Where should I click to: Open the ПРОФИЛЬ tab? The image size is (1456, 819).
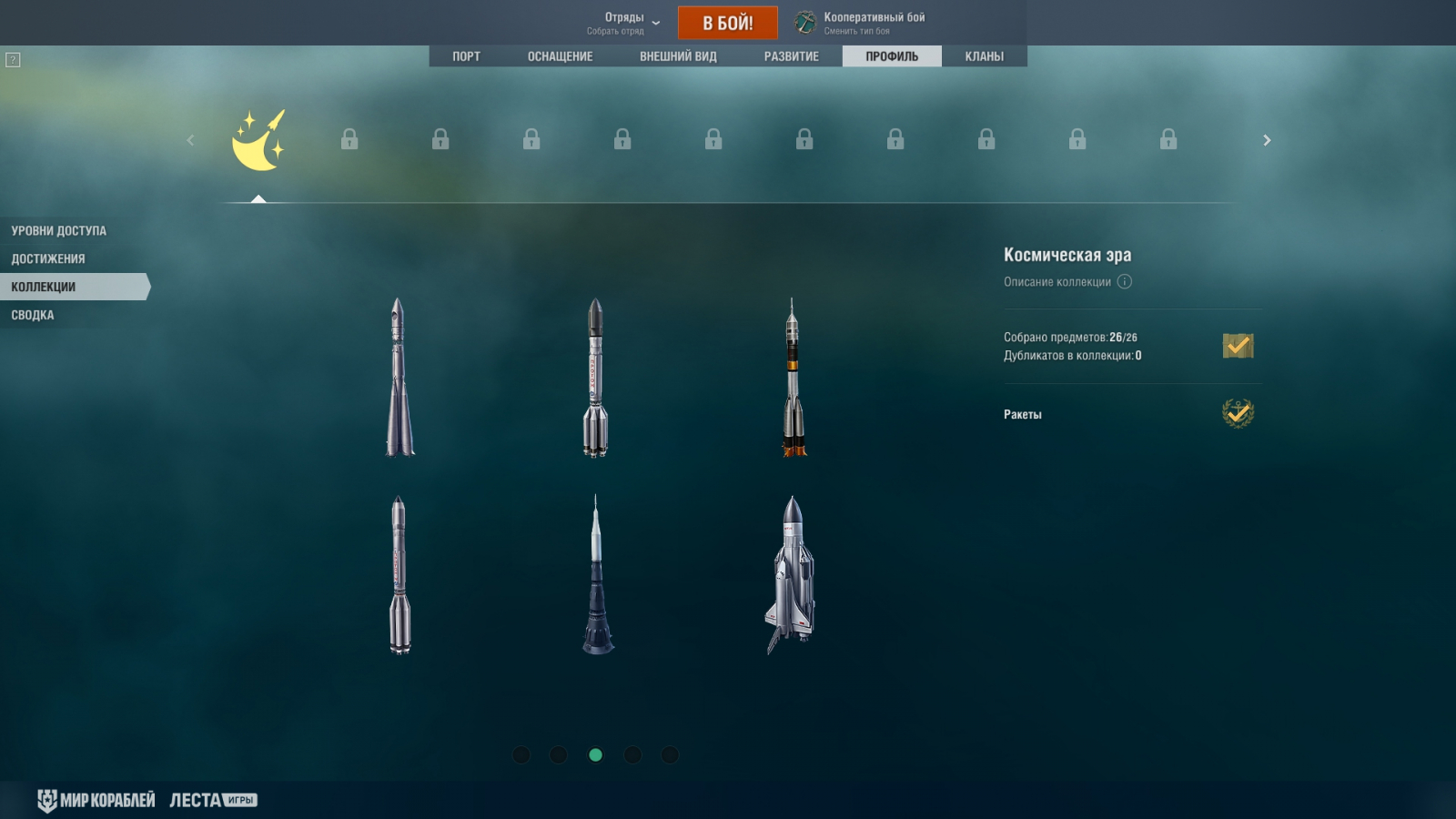892,56
